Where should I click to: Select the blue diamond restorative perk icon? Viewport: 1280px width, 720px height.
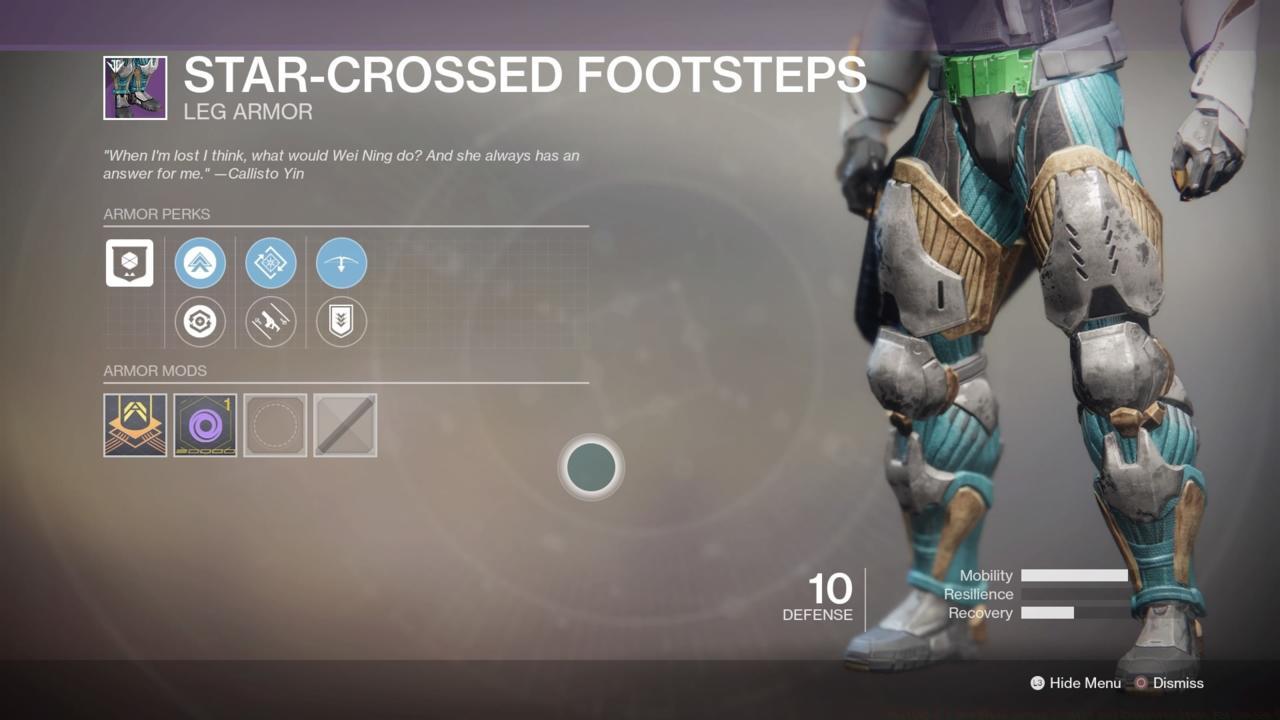271,262
